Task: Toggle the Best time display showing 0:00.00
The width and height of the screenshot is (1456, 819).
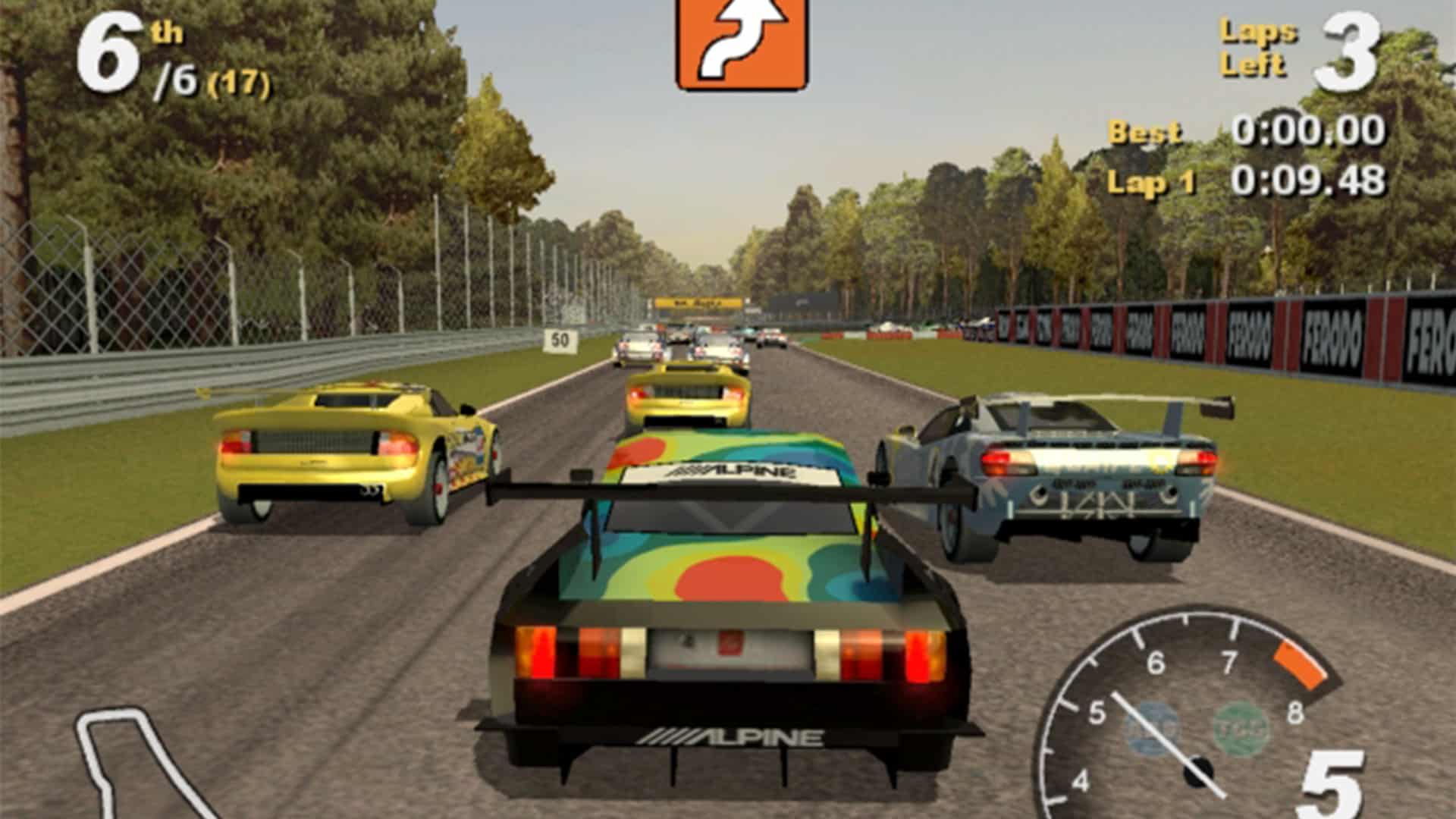Action: pyautogui.click(x=1308, y=129)
